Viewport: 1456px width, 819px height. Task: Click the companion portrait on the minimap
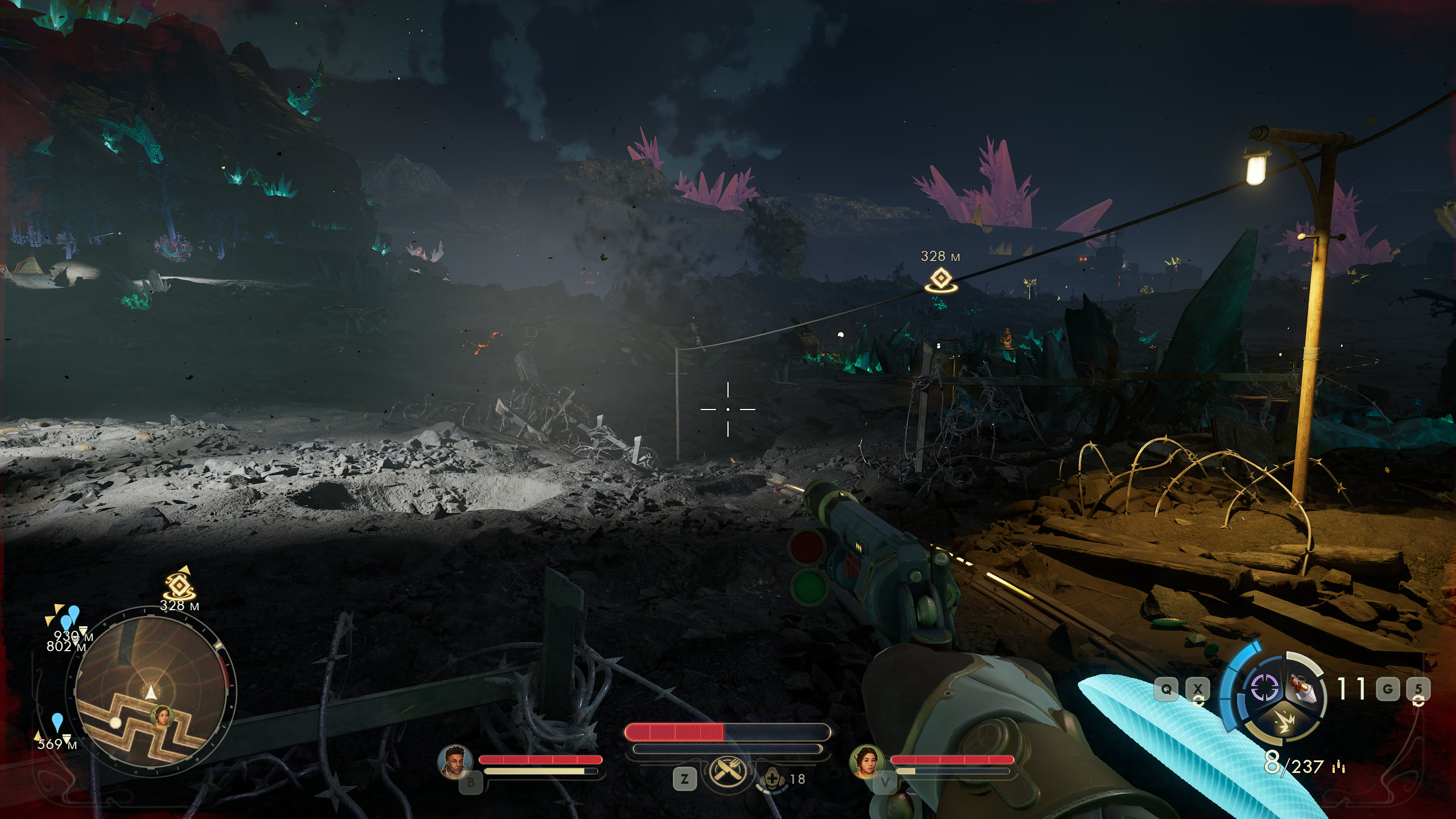tap(162, 717)
